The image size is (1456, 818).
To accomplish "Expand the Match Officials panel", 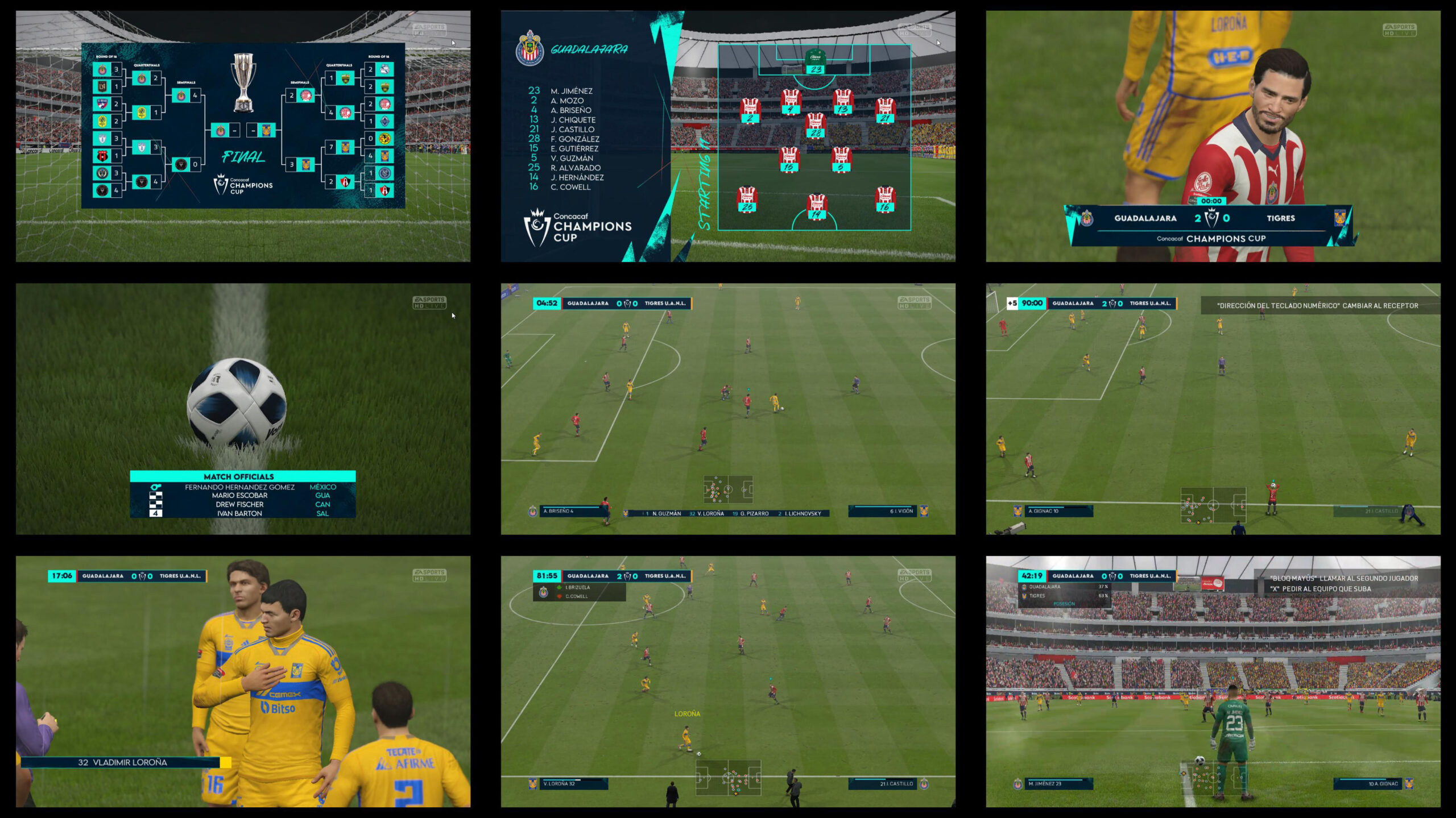I will [239, 476].
